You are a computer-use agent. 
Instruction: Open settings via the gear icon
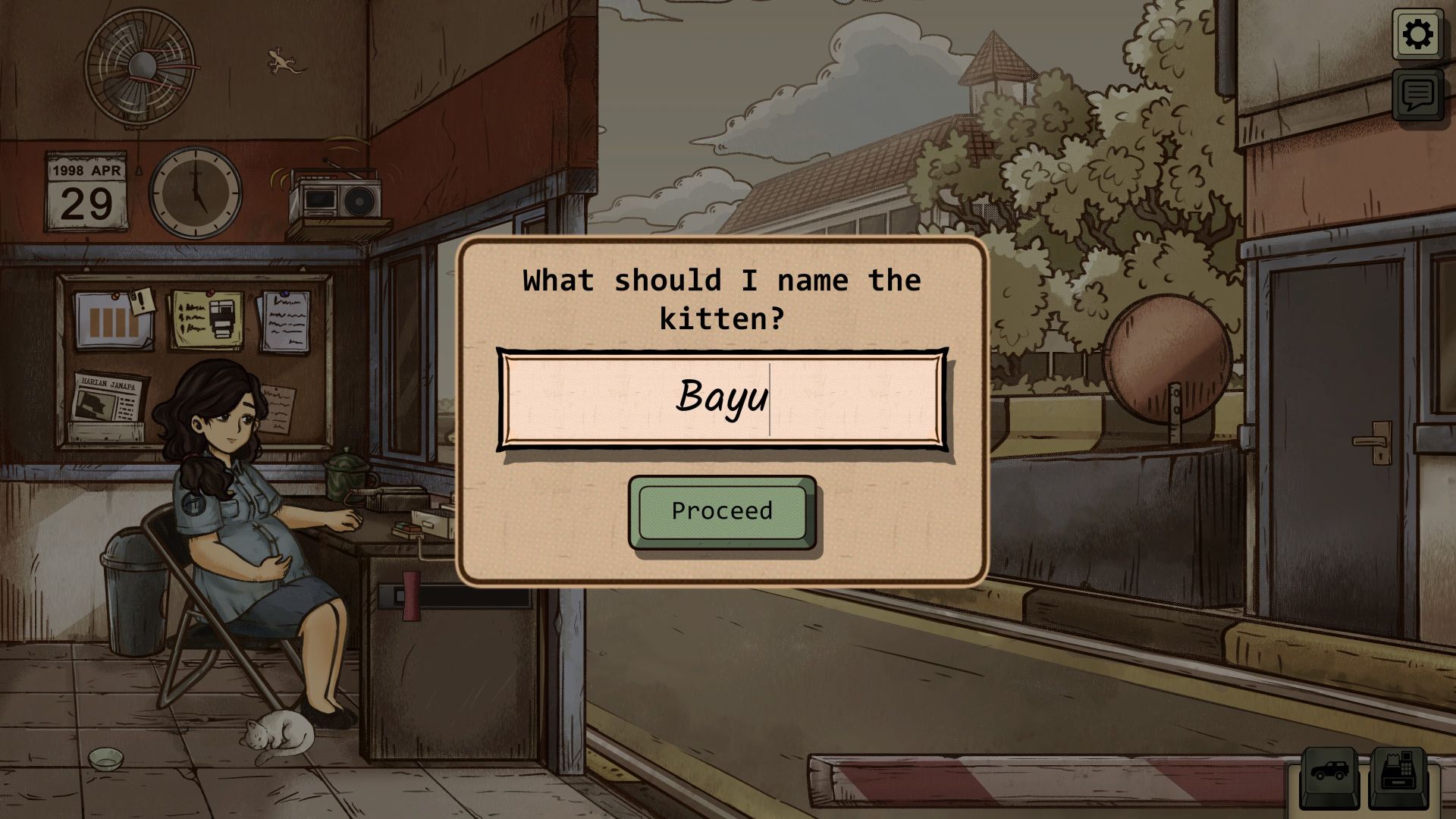click(x=1417, y=35)
